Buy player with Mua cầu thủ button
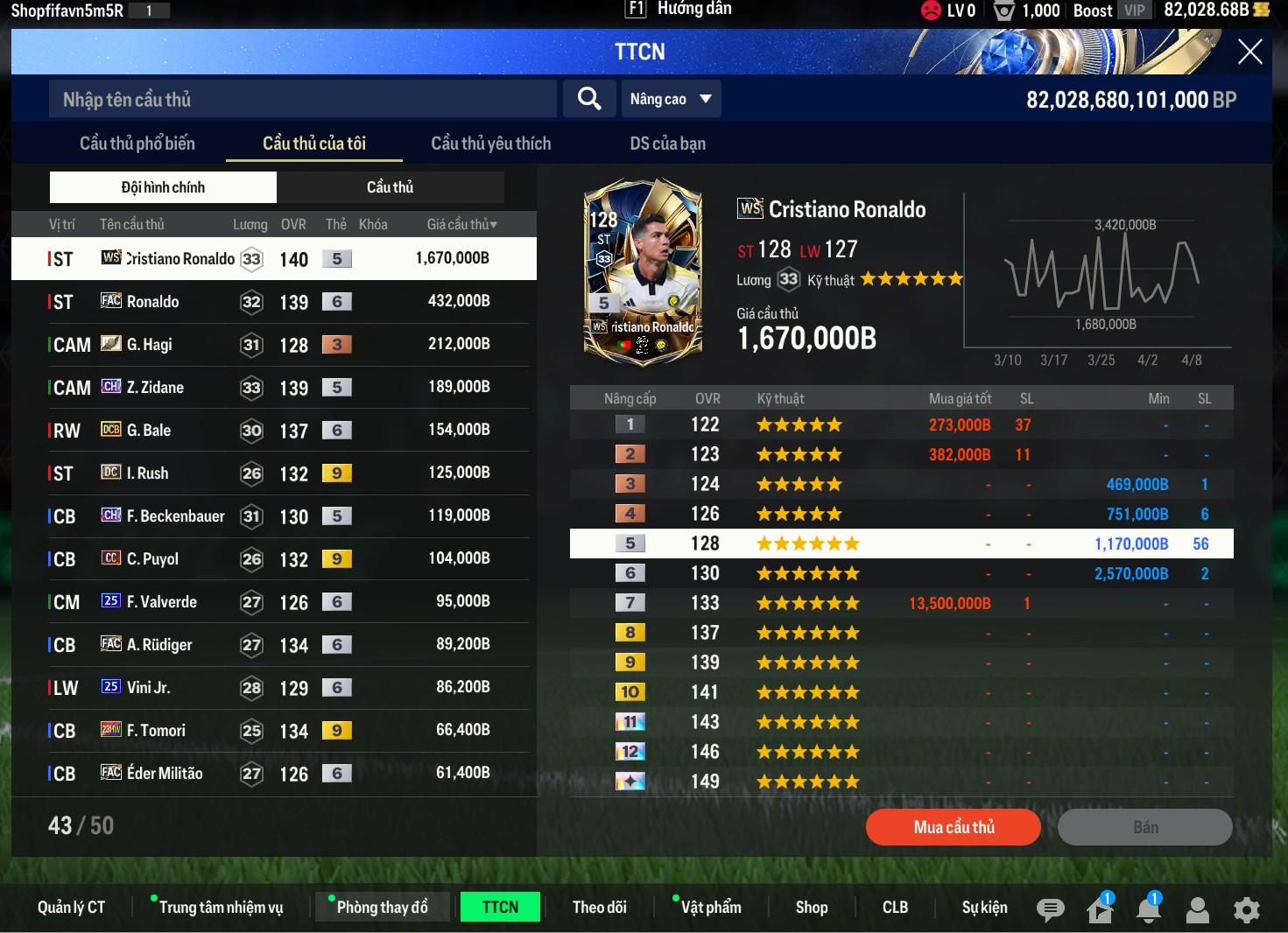 (954, 827)
